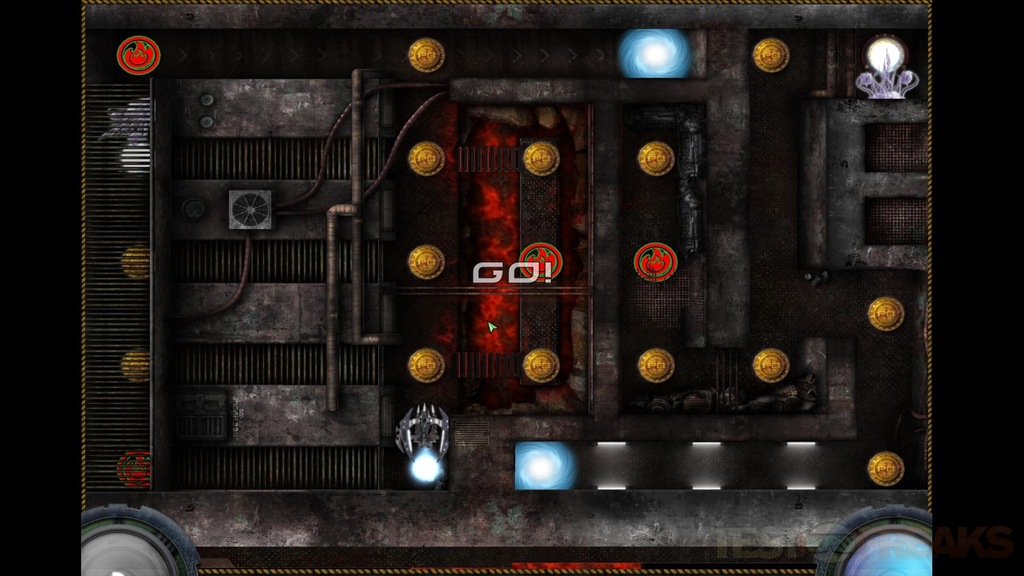The width and height of the screenshot is (1024, 576).
Task: Tap the grey orb control button
Action: point(127,547)
